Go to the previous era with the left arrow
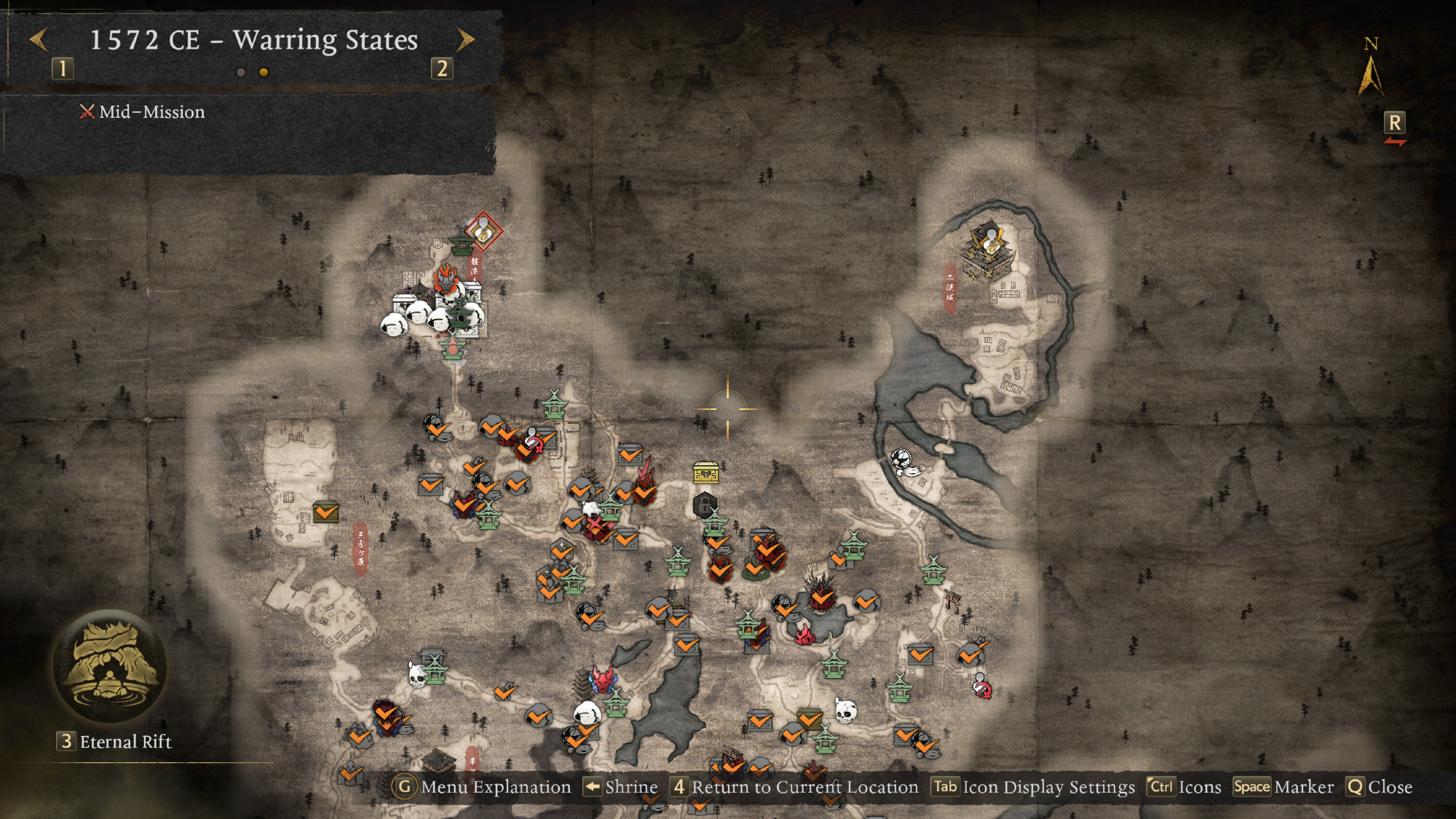Viewport: 1456px width, 819px height. pyautogui.click(x=39, y=40)
